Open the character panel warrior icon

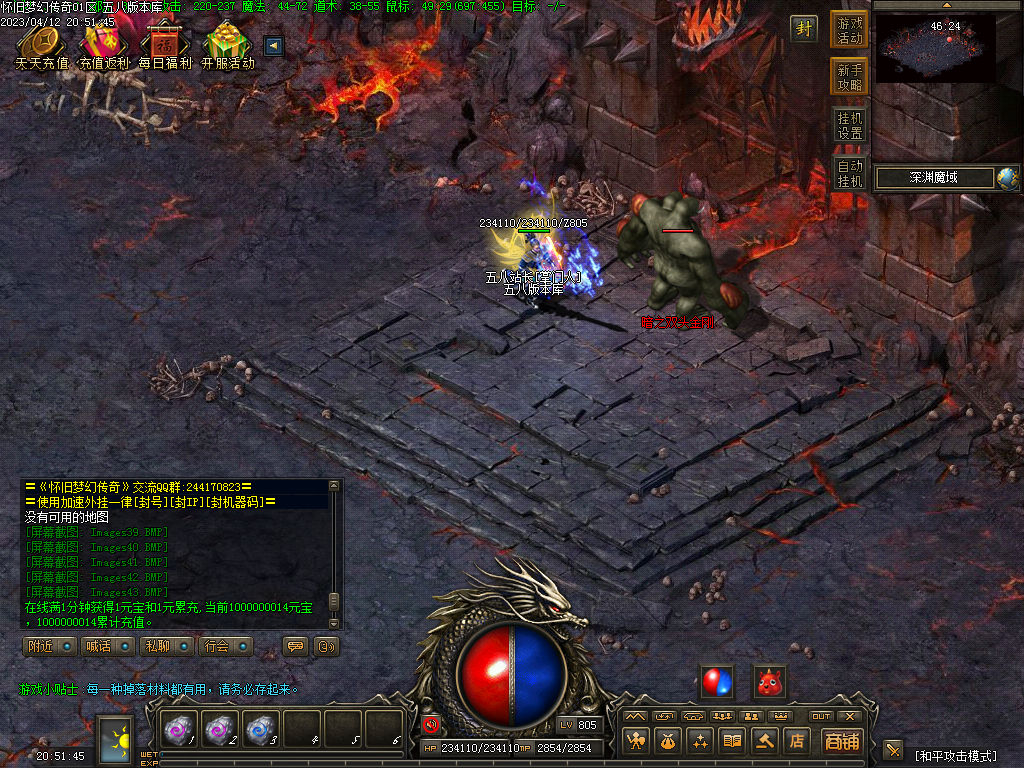click(x=636, y=741)
